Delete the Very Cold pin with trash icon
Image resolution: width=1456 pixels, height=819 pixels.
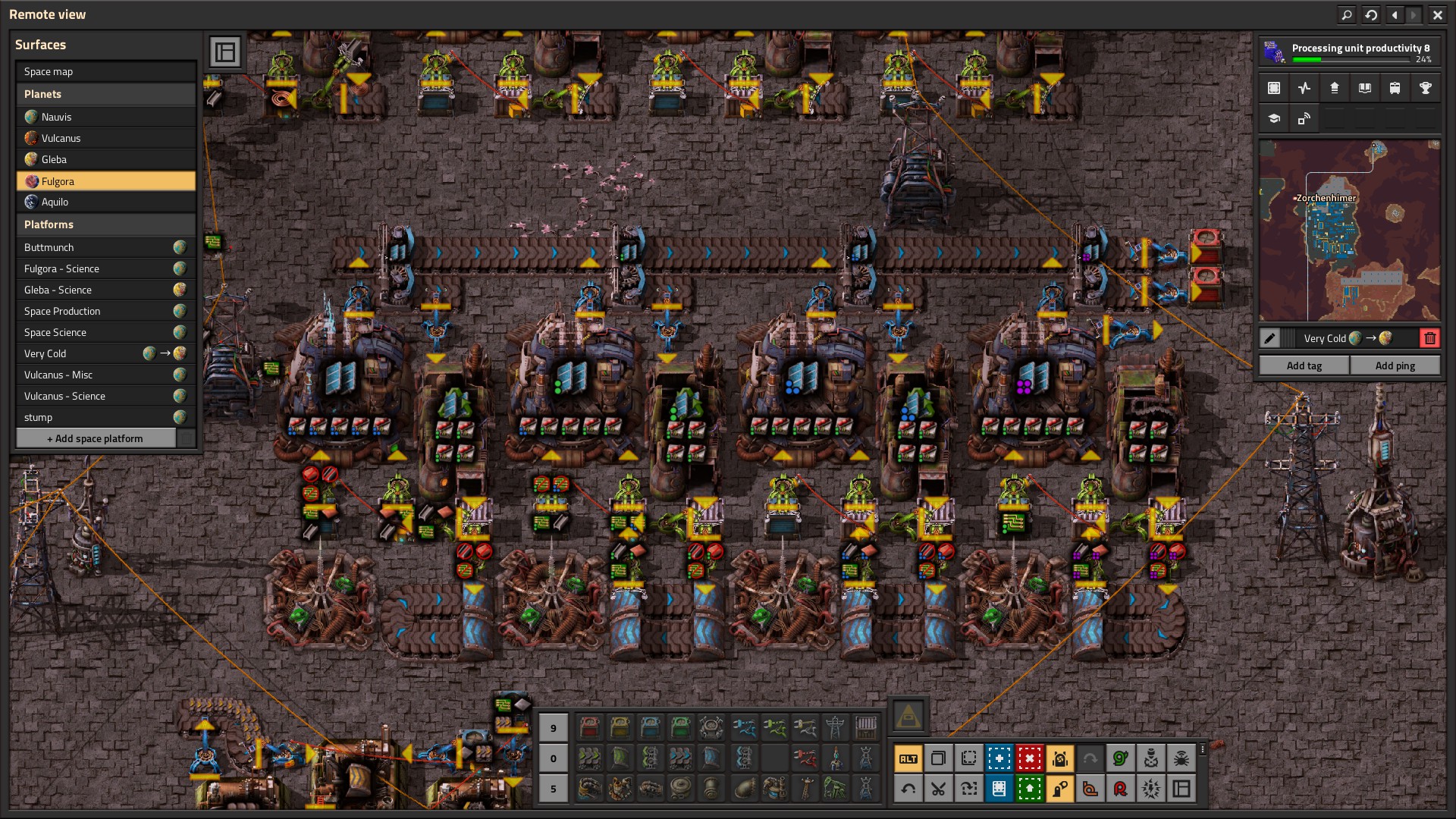1430,338
